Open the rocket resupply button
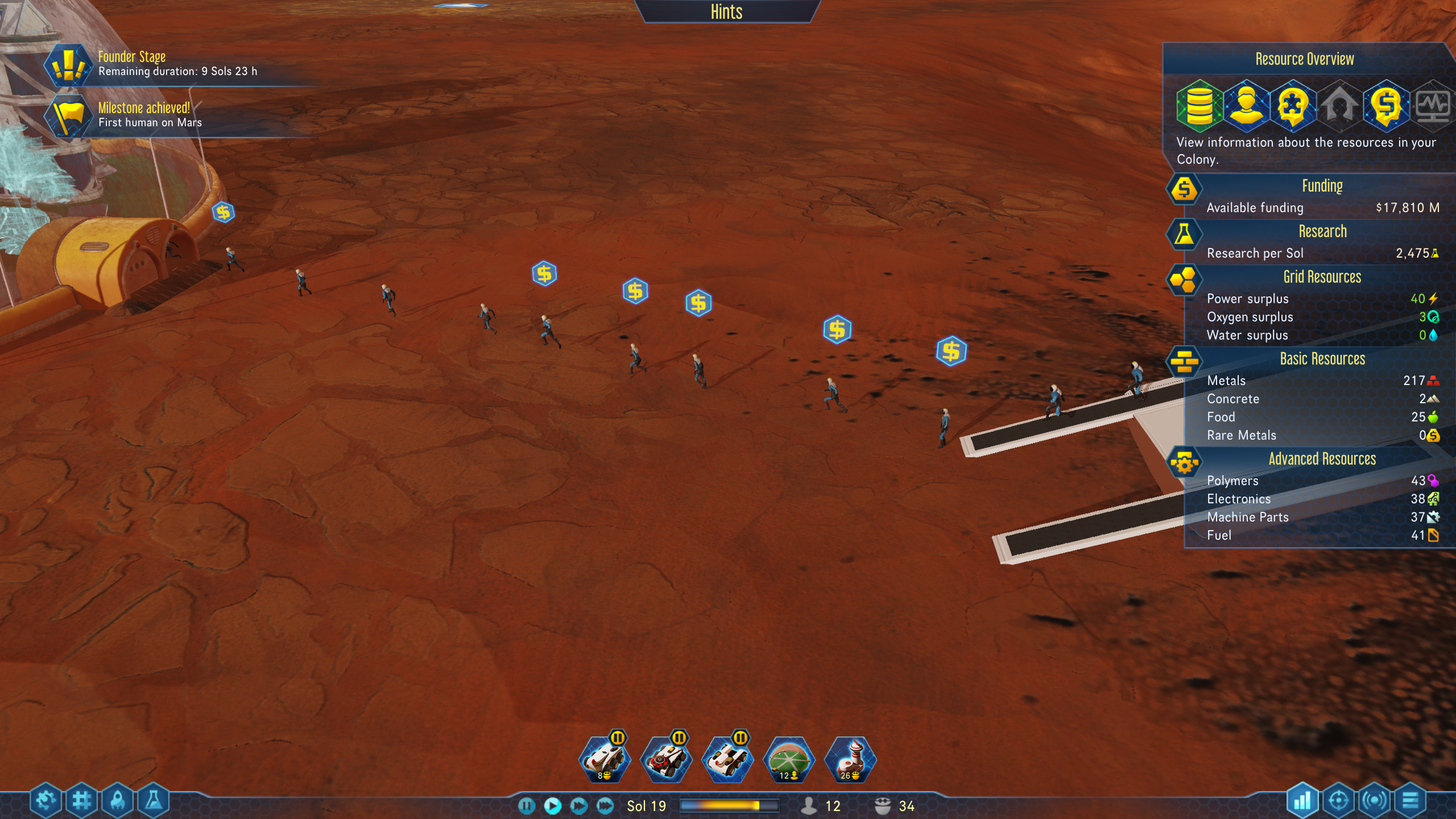Screen dimensions: 1456x819 coord(118,801)
